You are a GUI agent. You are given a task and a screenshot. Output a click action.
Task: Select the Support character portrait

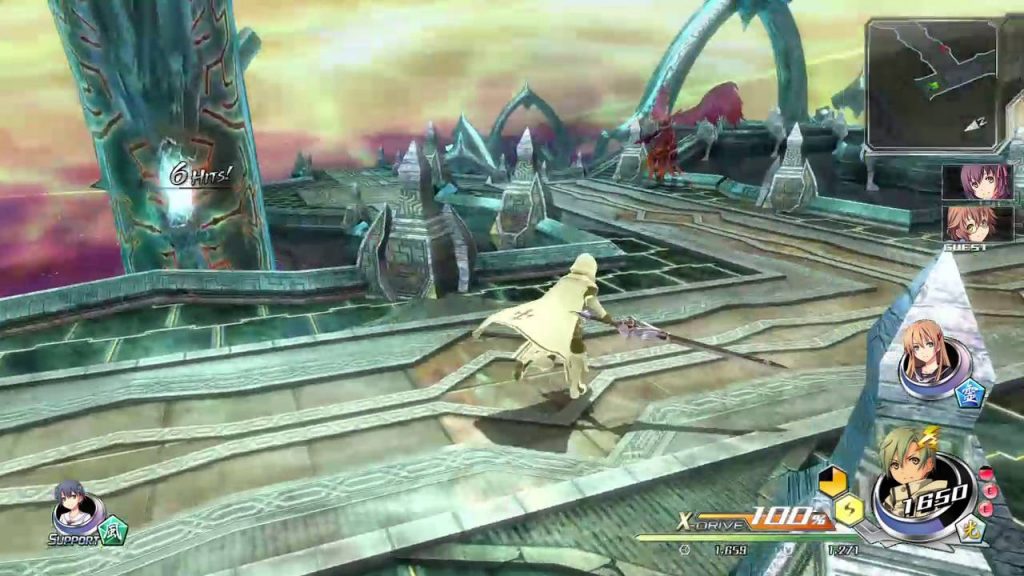[x=73, y=510]
